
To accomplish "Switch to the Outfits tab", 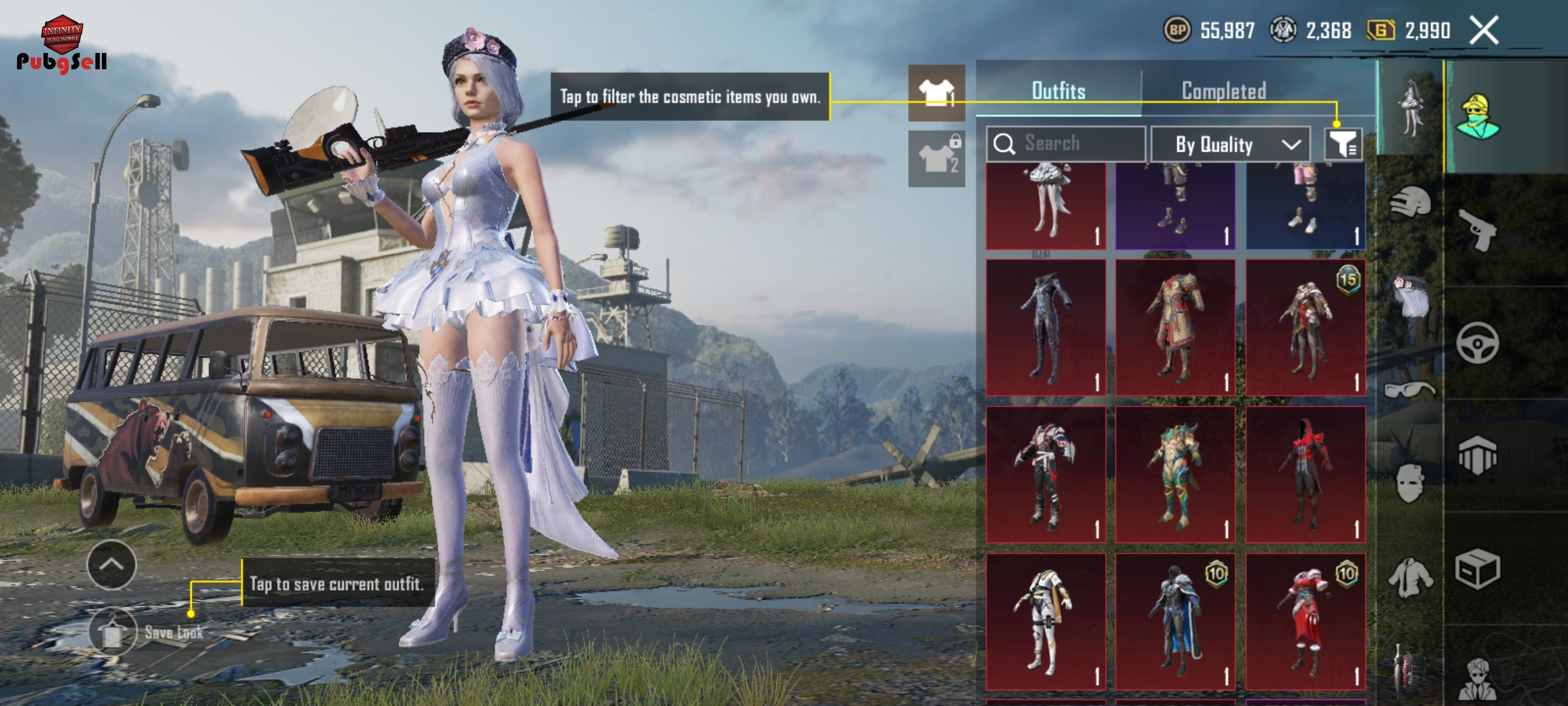I will [x=1058, y=91].
